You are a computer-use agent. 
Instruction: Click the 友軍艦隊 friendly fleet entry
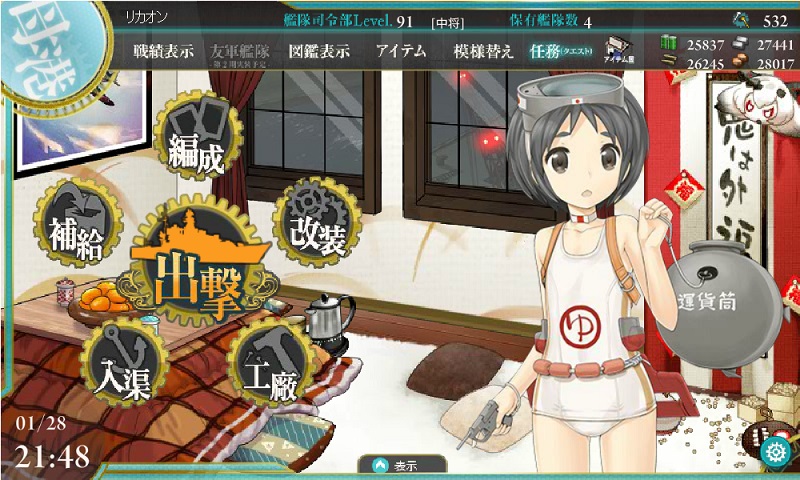click(x=243, y=52)
